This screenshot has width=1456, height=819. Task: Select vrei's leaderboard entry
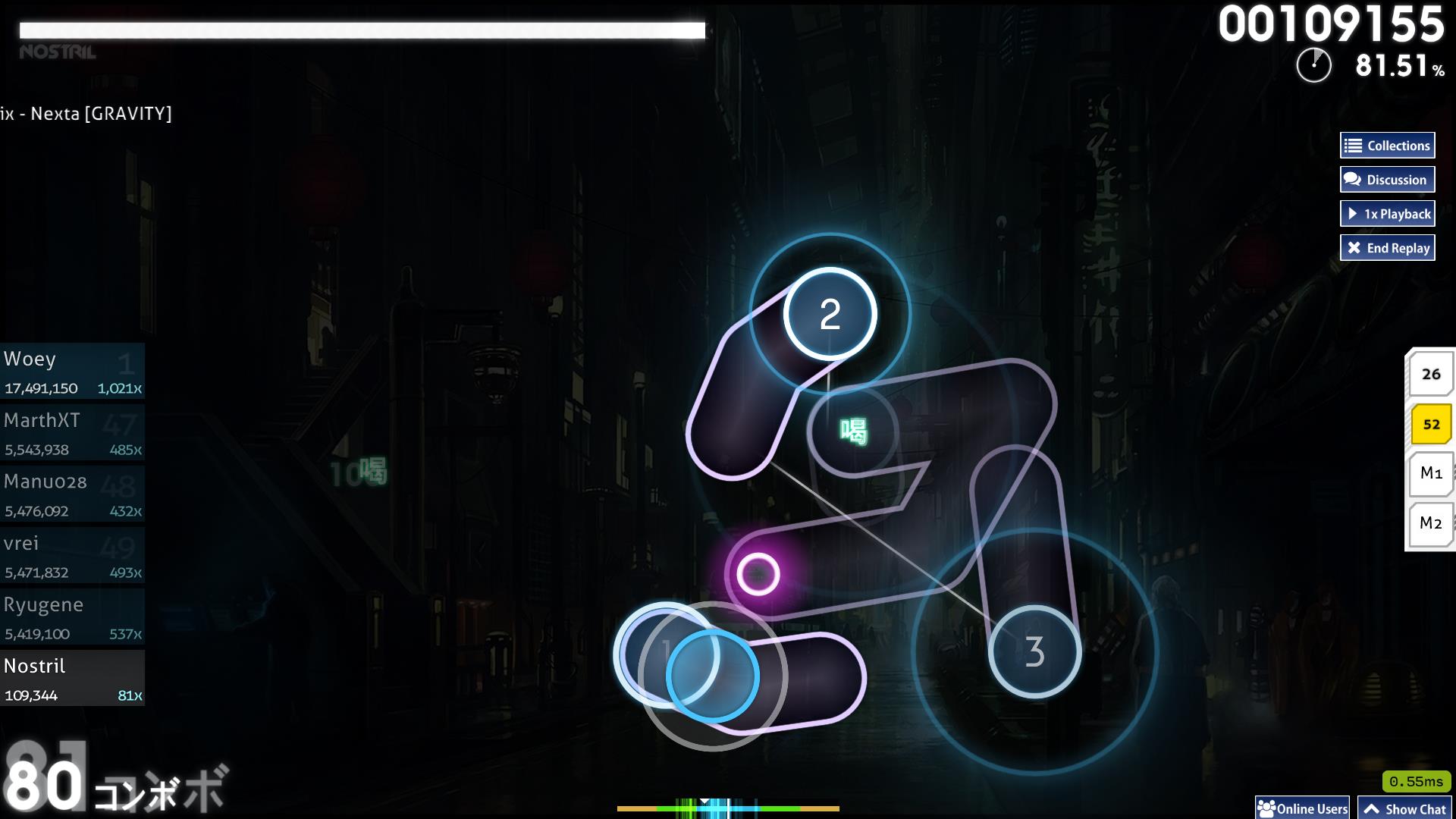(72, 556)
